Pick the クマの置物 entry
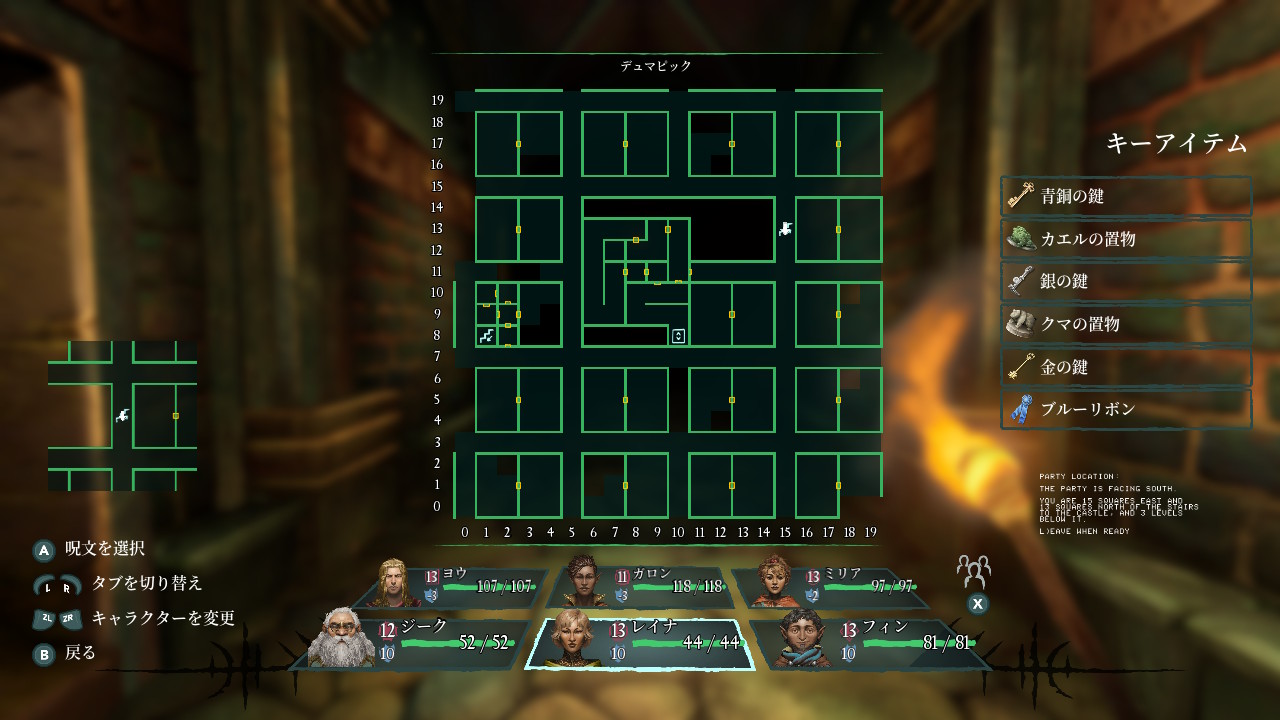Image resolution: width=1280 pixels, height=720 pixels. [x=1126, y=325]
